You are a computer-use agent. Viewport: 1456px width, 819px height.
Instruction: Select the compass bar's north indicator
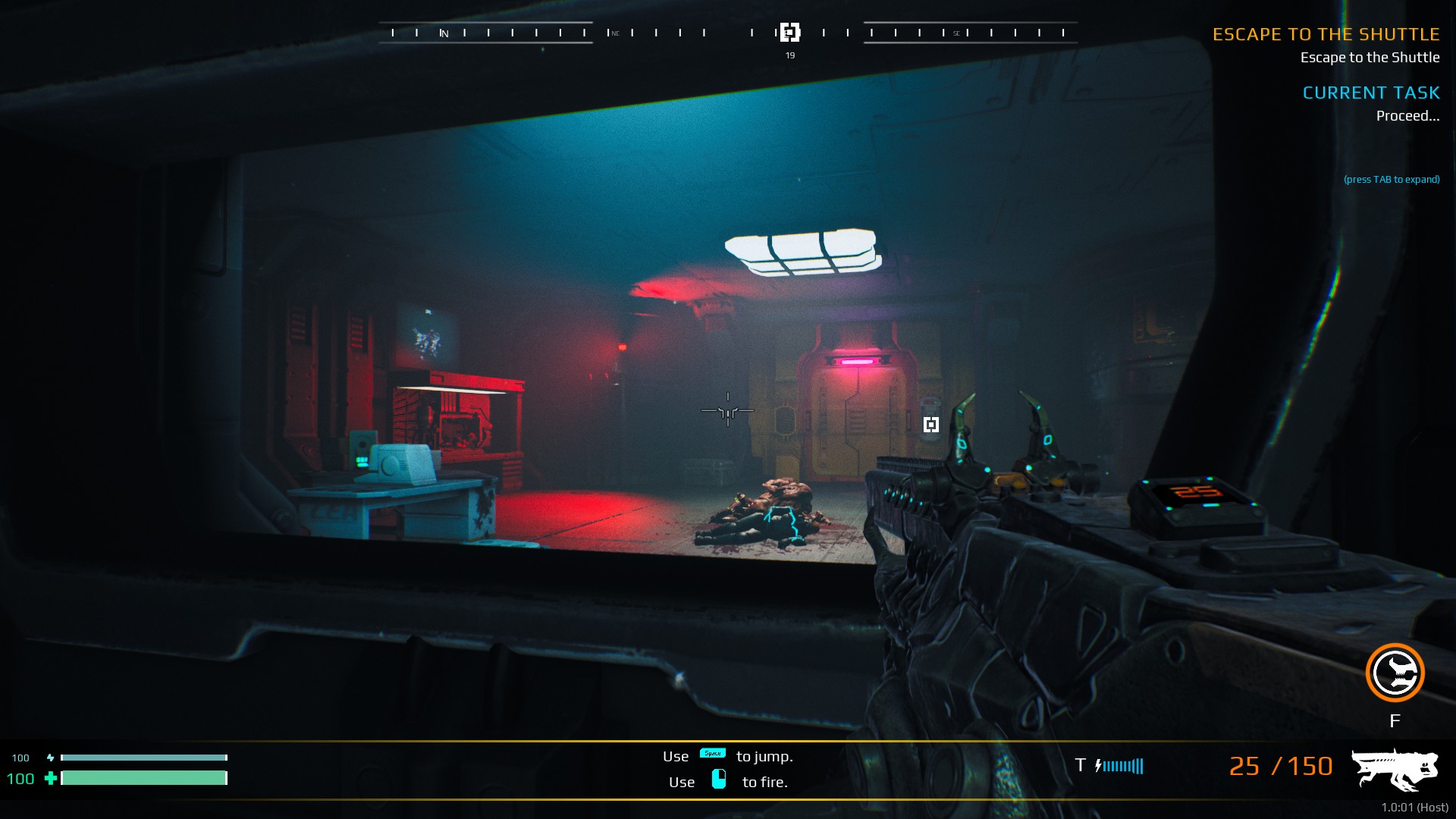(x=444, y=33)
